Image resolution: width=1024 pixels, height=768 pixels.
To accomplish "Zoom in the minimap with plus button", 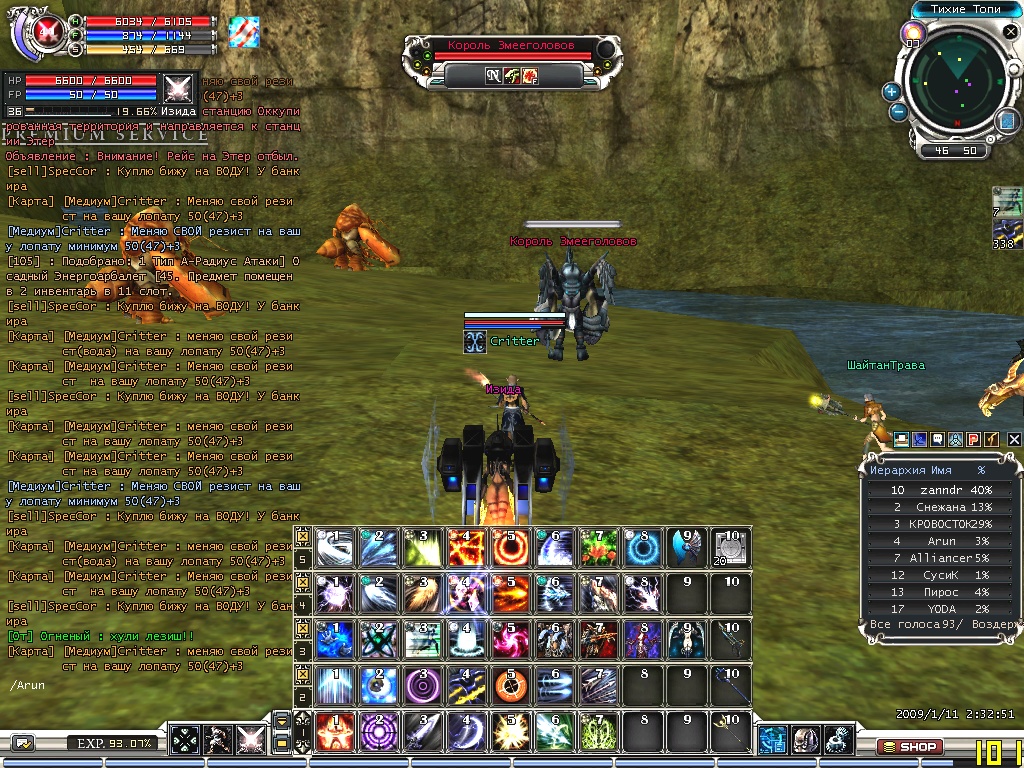I will tap(892, 91).
